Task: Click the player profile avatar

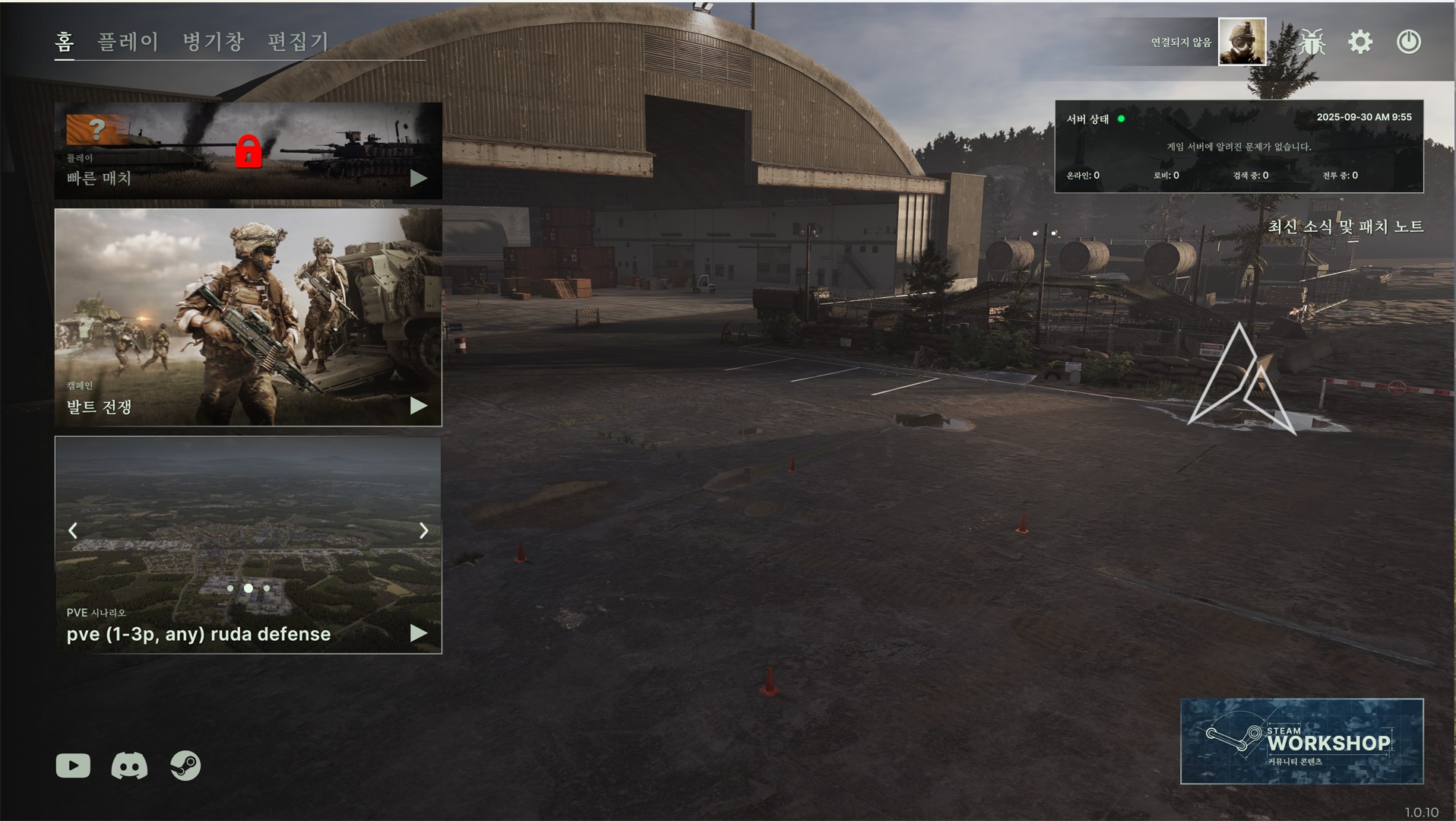Action: [1242, 42]
